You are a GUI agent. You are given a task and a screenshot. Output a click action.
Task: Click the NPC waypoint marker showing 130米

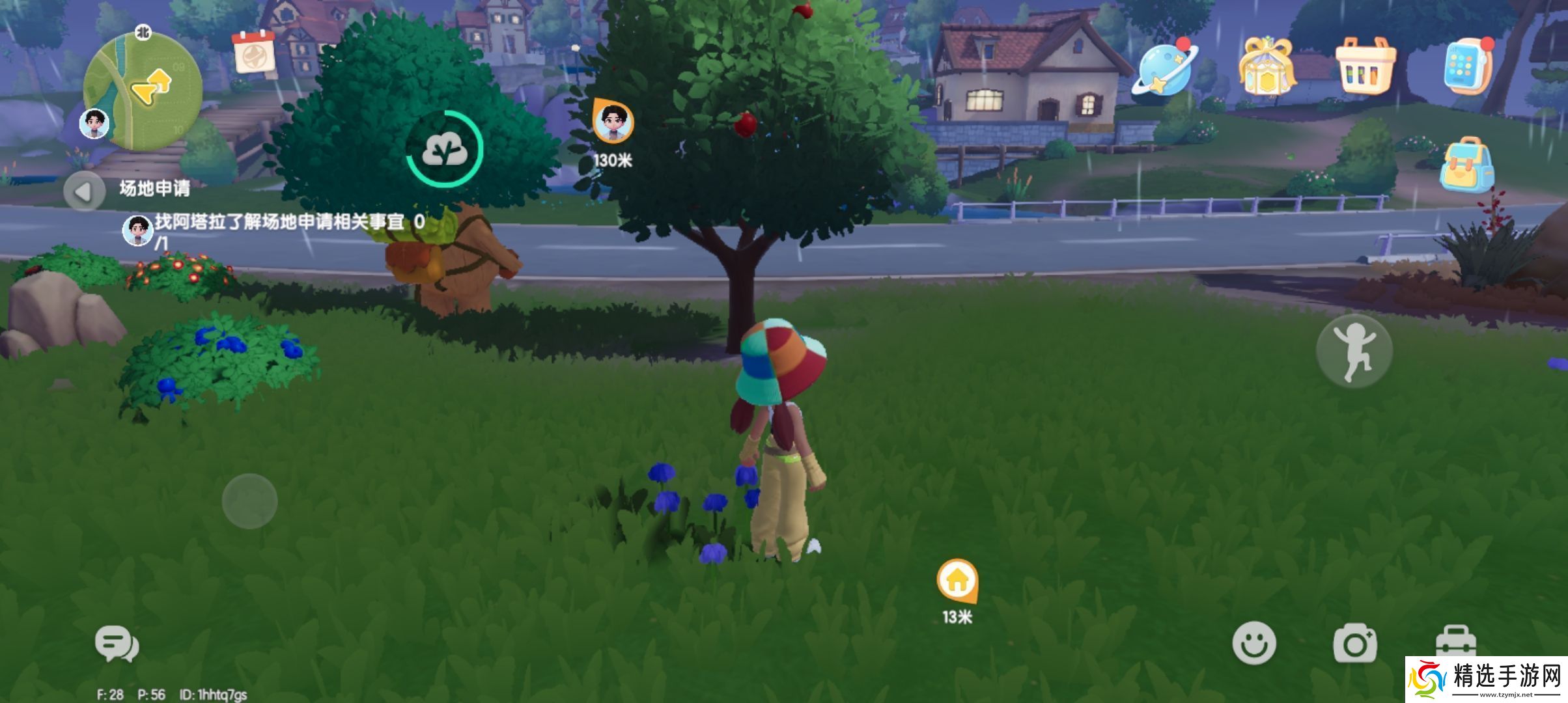613,122
